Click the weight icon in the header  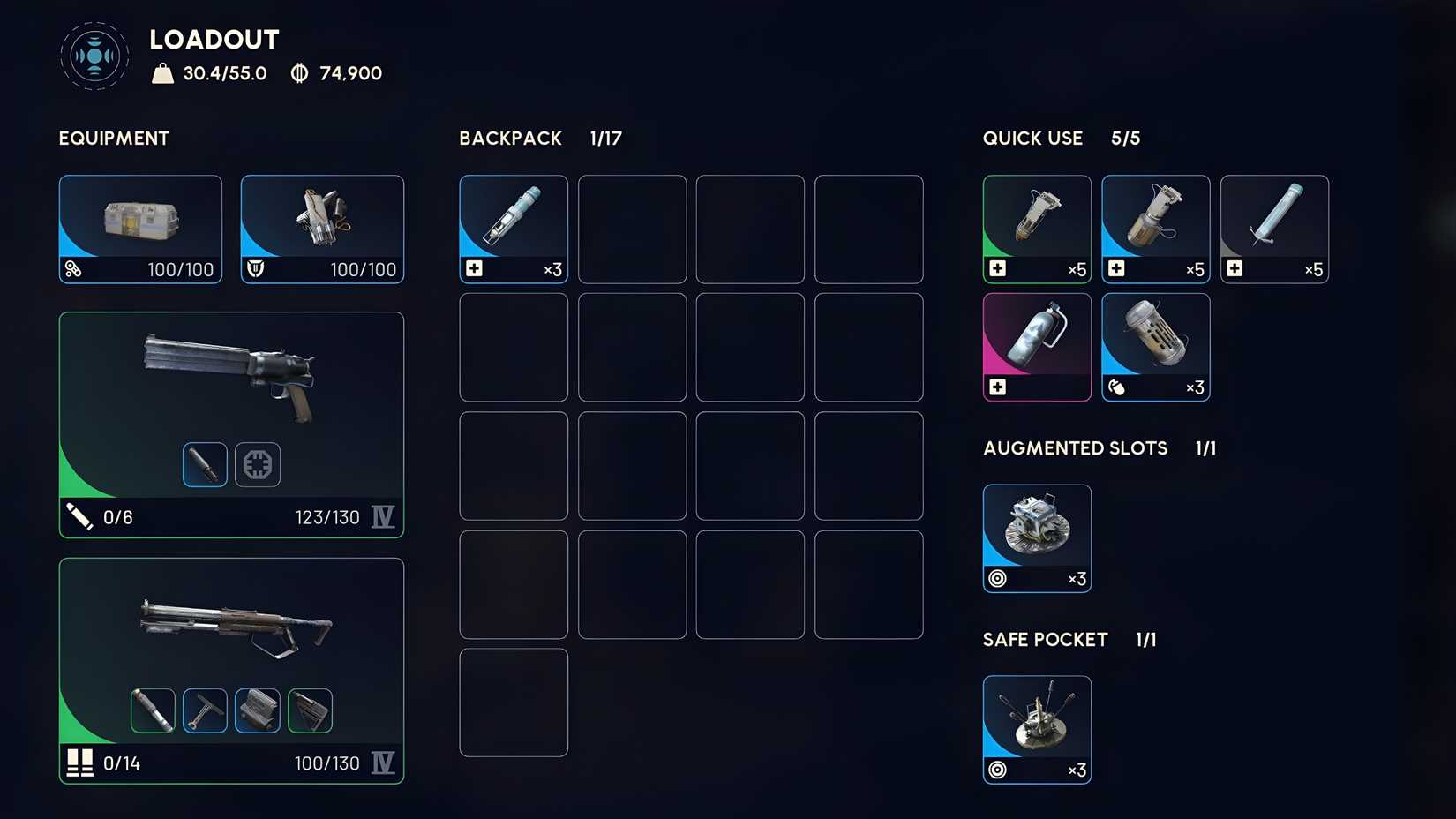pos(164,72)
